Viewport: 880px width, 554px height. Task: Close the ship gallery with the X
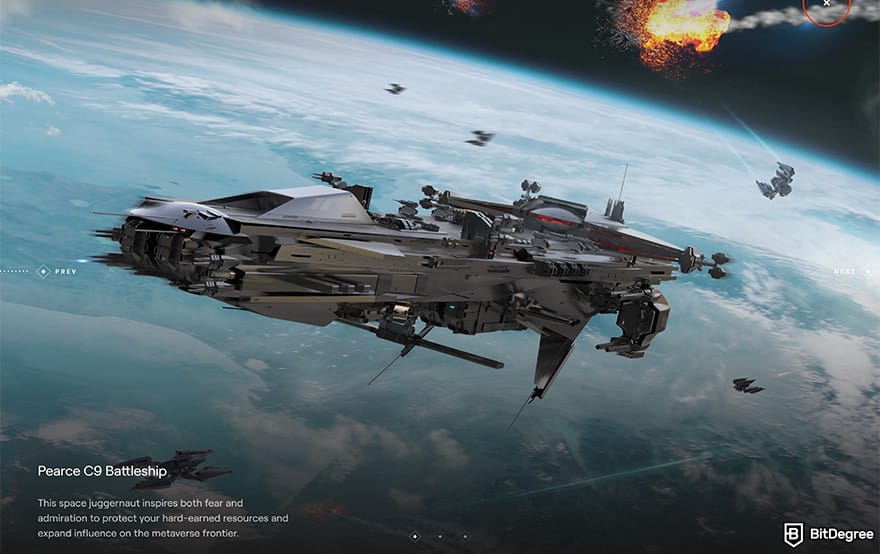pos(827,5)
